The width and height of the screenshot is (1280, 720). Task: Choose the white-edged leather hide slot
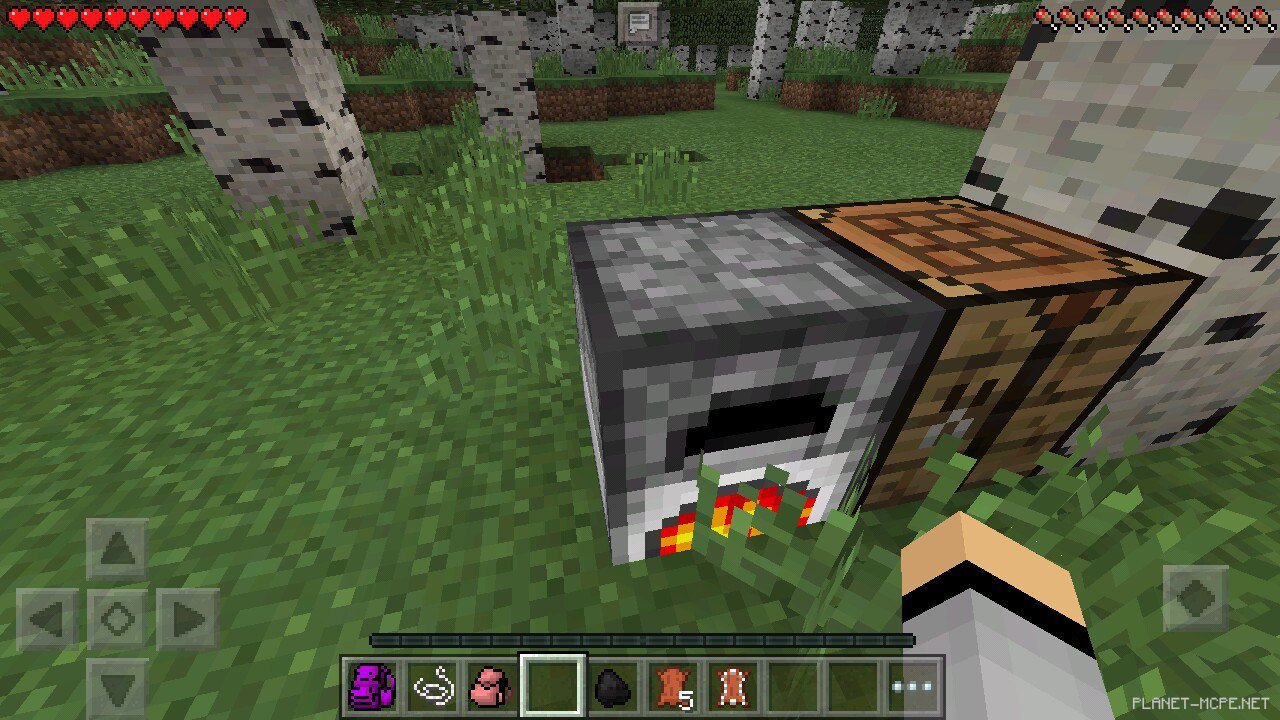pyautogui.click(x=732, y=687)
